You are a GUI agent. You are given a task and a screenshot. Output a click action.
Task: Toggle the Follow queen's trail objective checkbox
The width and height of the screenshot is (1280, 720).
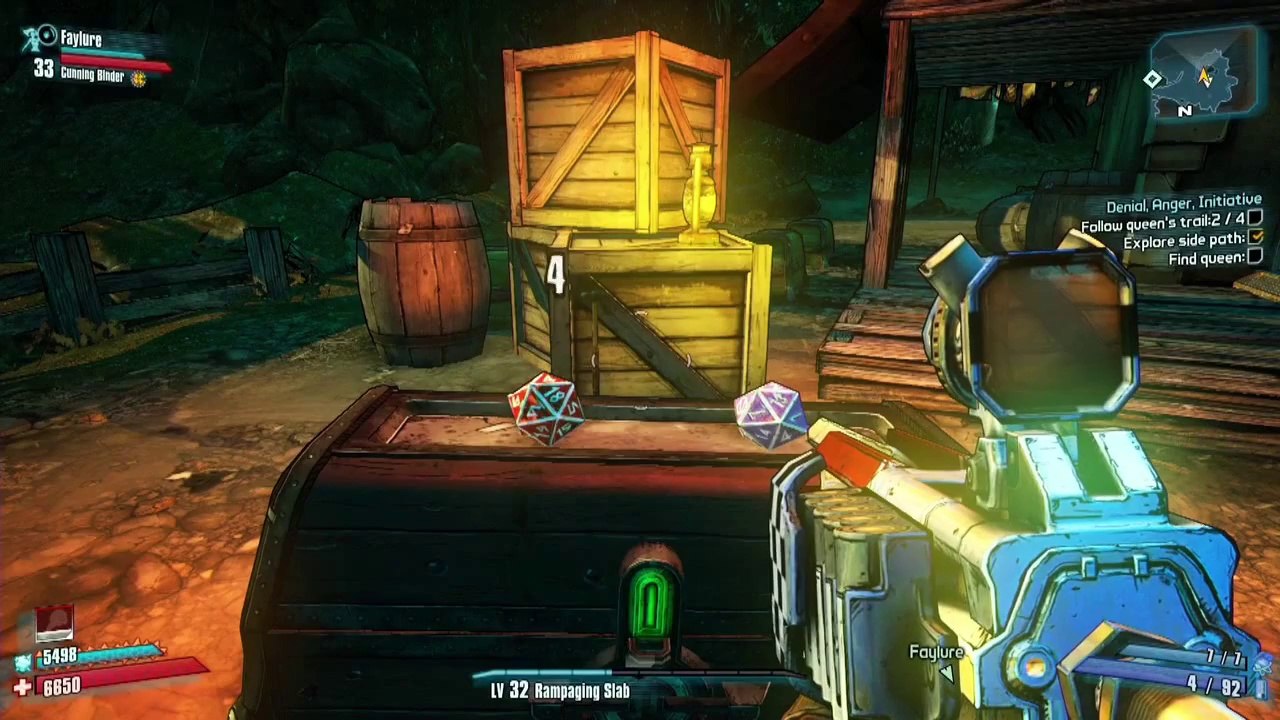(1255, 219)
